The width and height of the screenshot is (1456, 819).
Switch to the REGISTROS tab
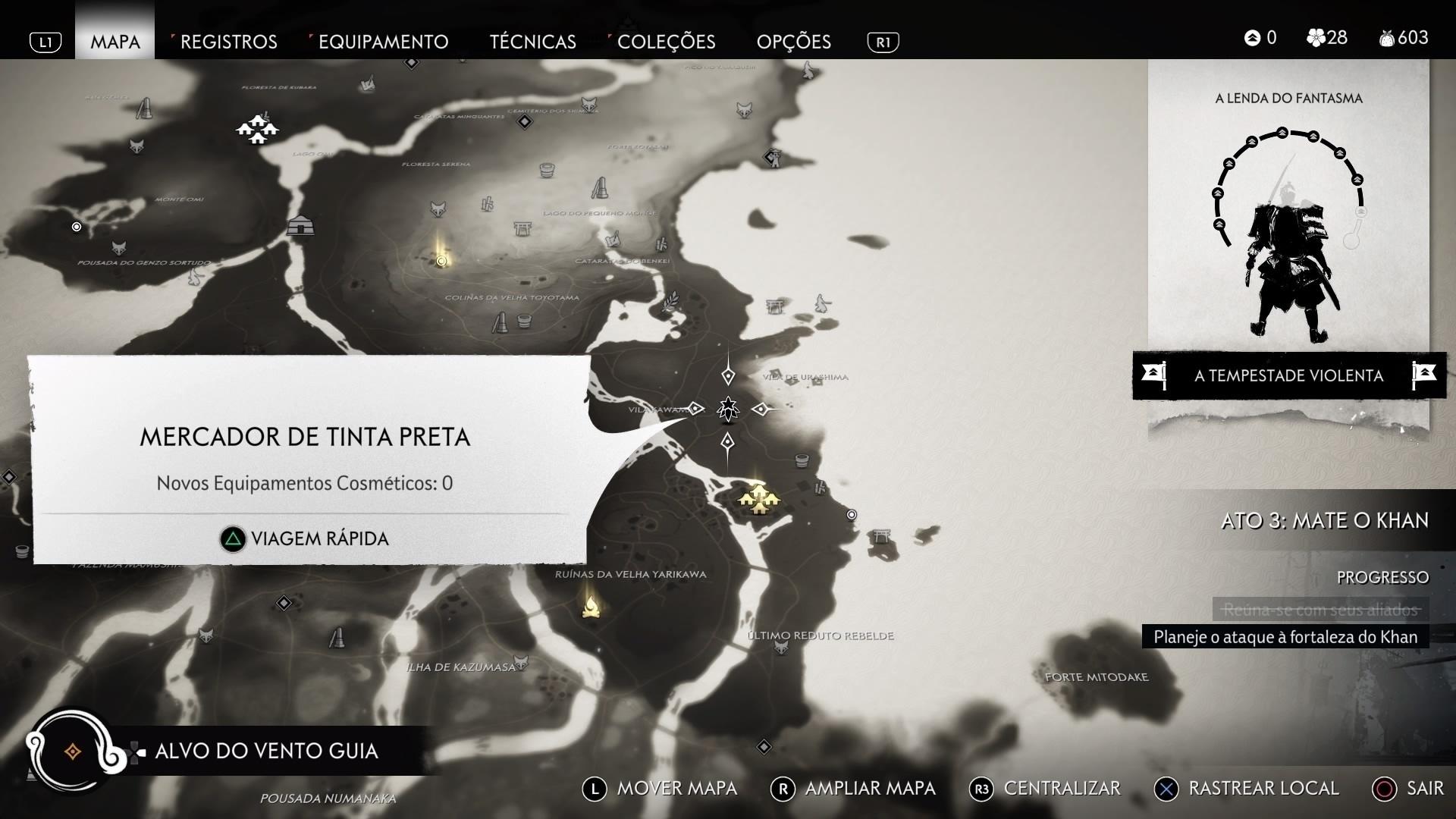click(227, 42)
